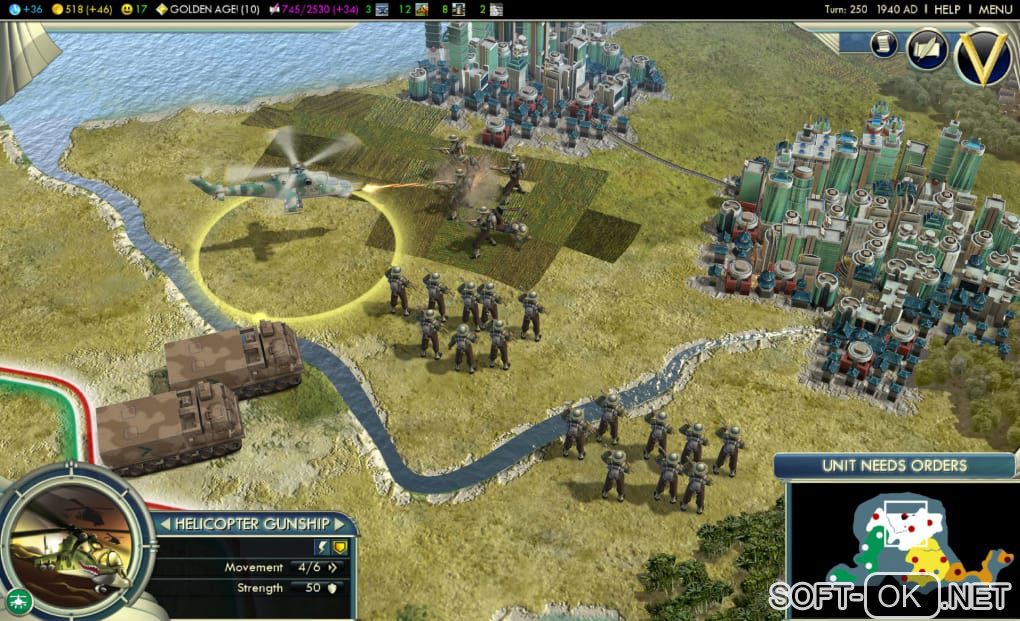This screenshot has width=1020, height=621.
Task: Click the Golden Age status indicator
Action: (208, 9)
